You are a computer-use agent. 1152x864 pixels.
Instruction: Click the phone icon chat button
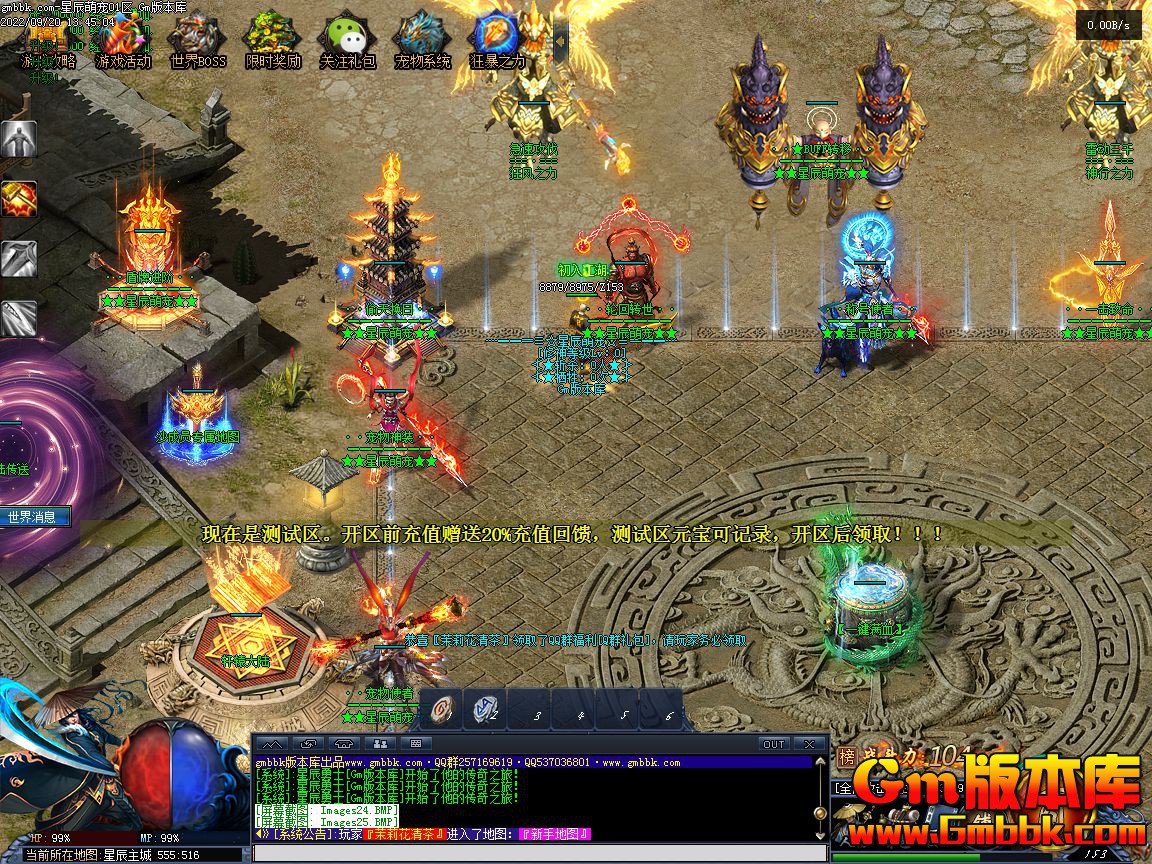click(x=344, y=744)
